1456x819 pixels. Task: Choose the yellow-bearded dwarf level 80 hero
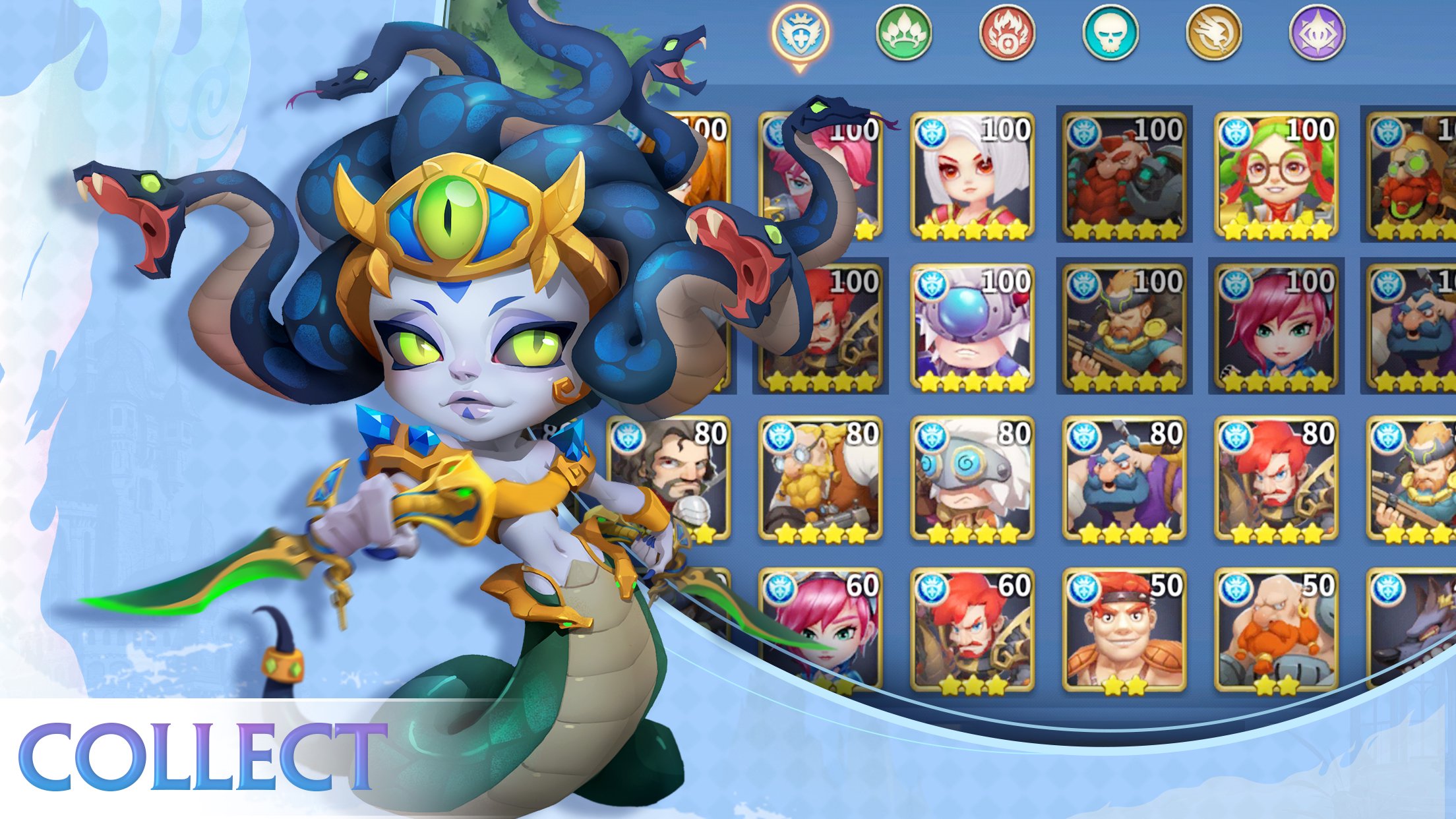820,479
